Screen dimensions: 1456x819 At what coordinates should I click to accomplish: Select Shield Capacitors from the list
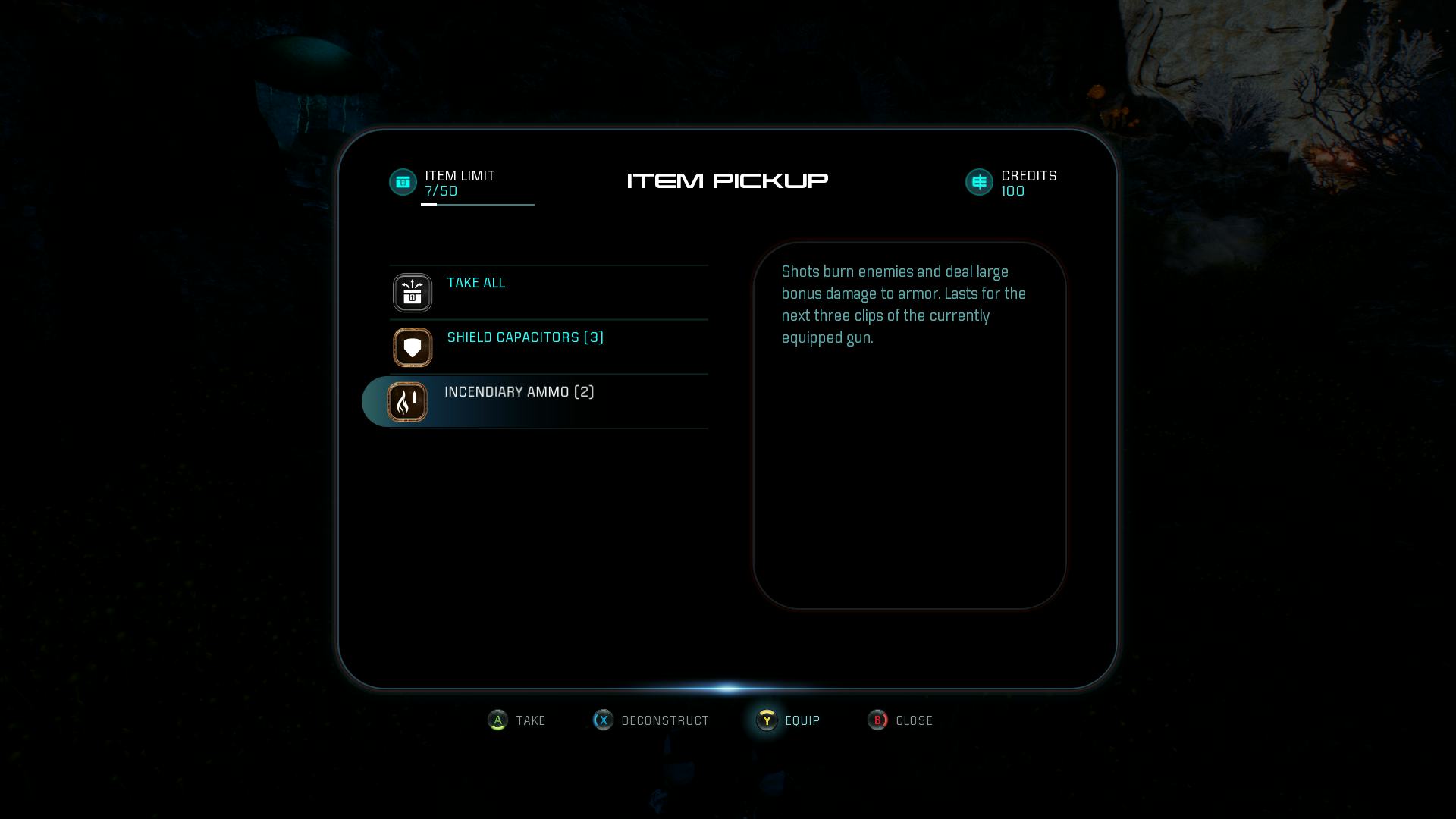525,338
